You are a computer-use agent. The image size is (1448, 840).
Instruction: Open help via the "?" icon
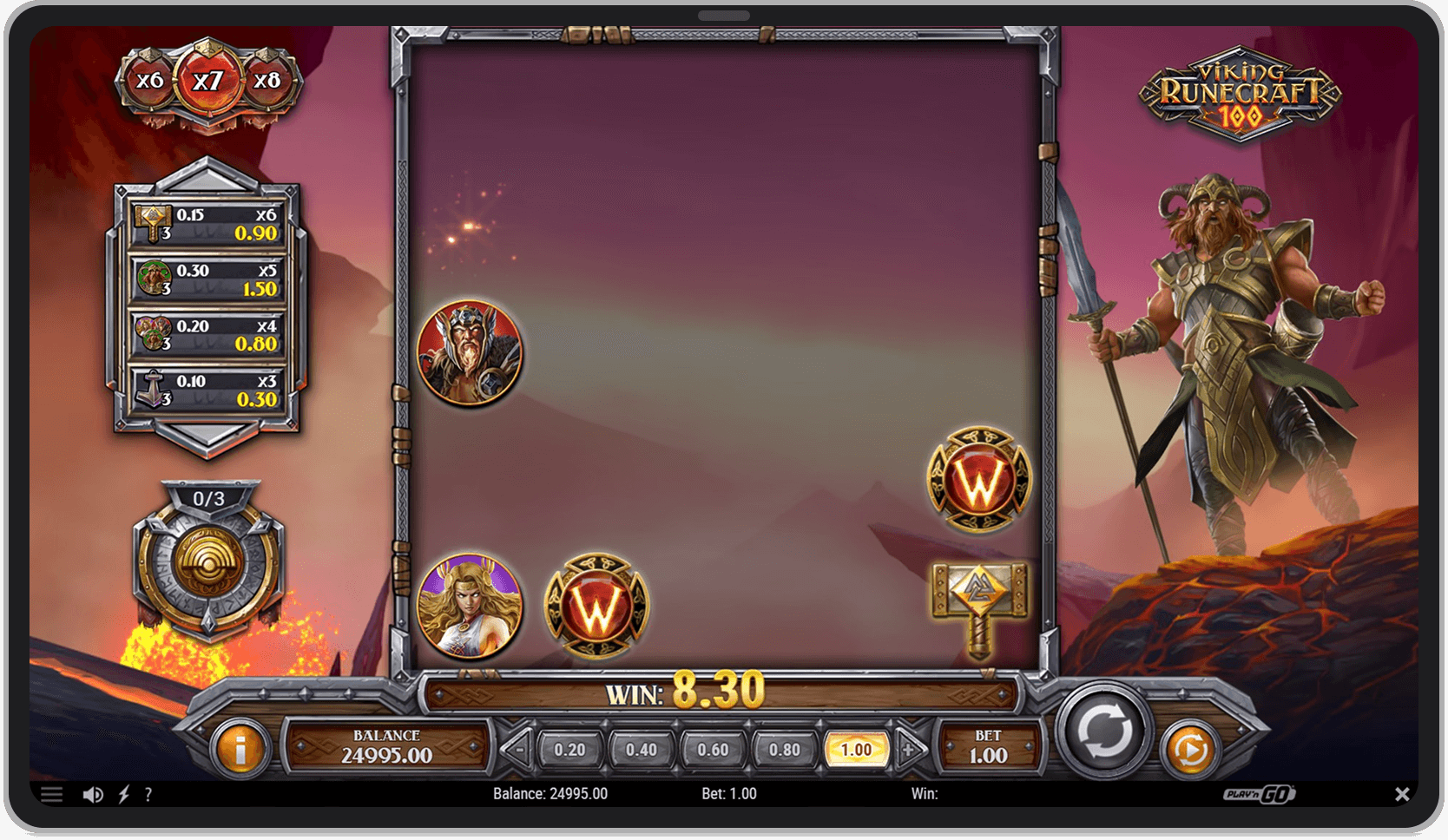click(148, 793)
